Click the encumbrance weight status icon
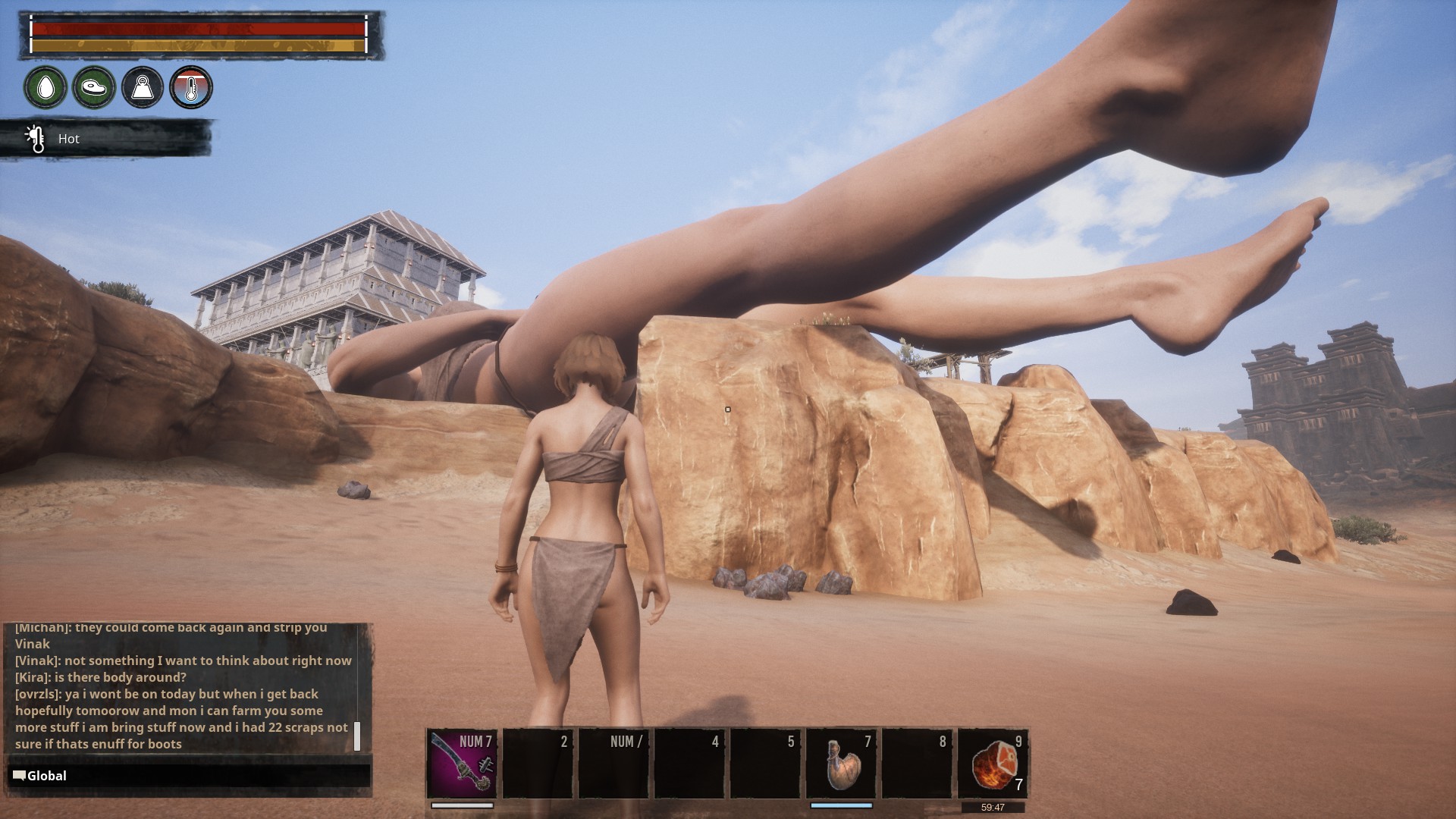 [143, 87]
